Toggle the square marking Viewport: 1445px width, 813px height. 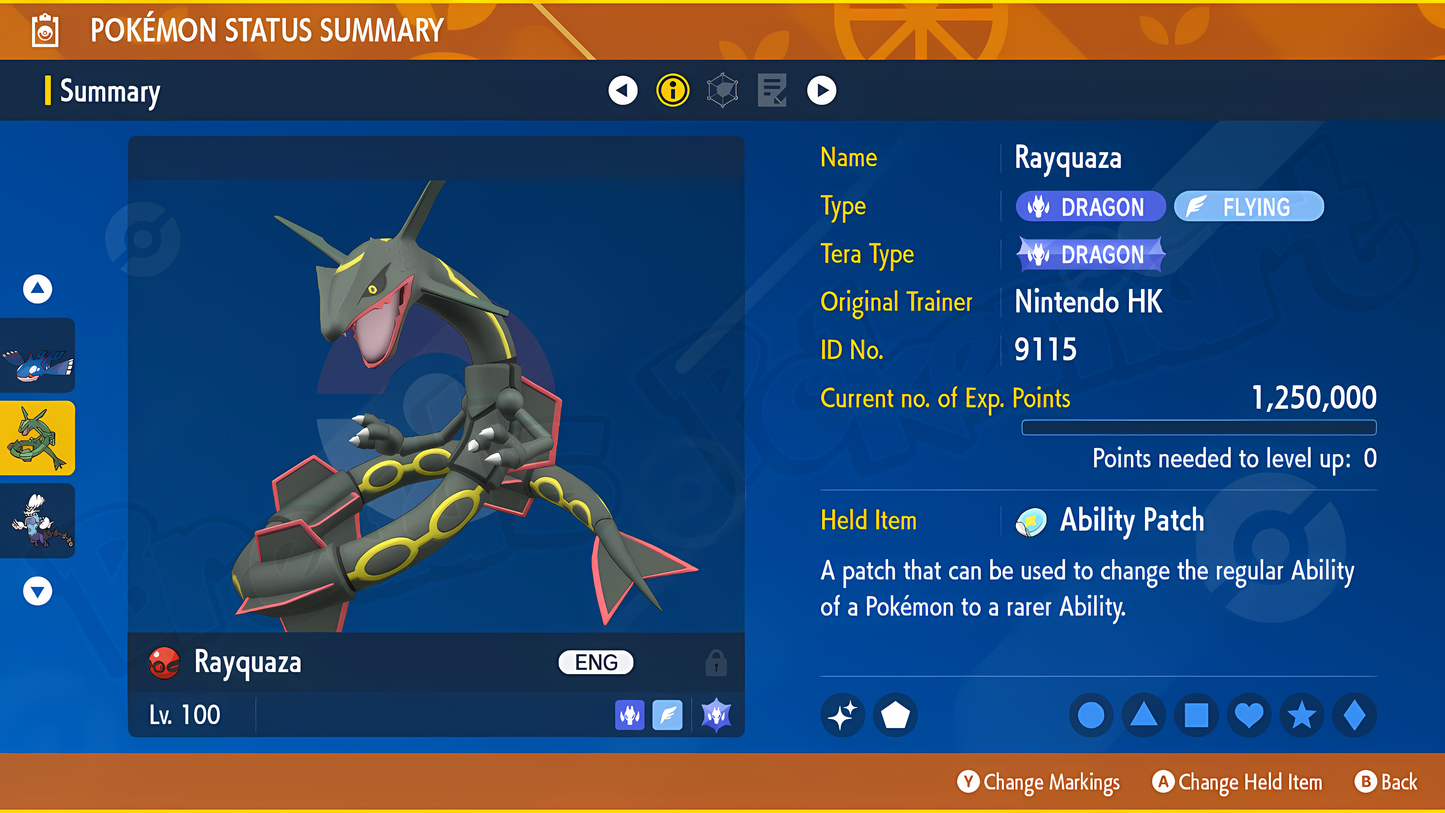(x=1196, y=715)
